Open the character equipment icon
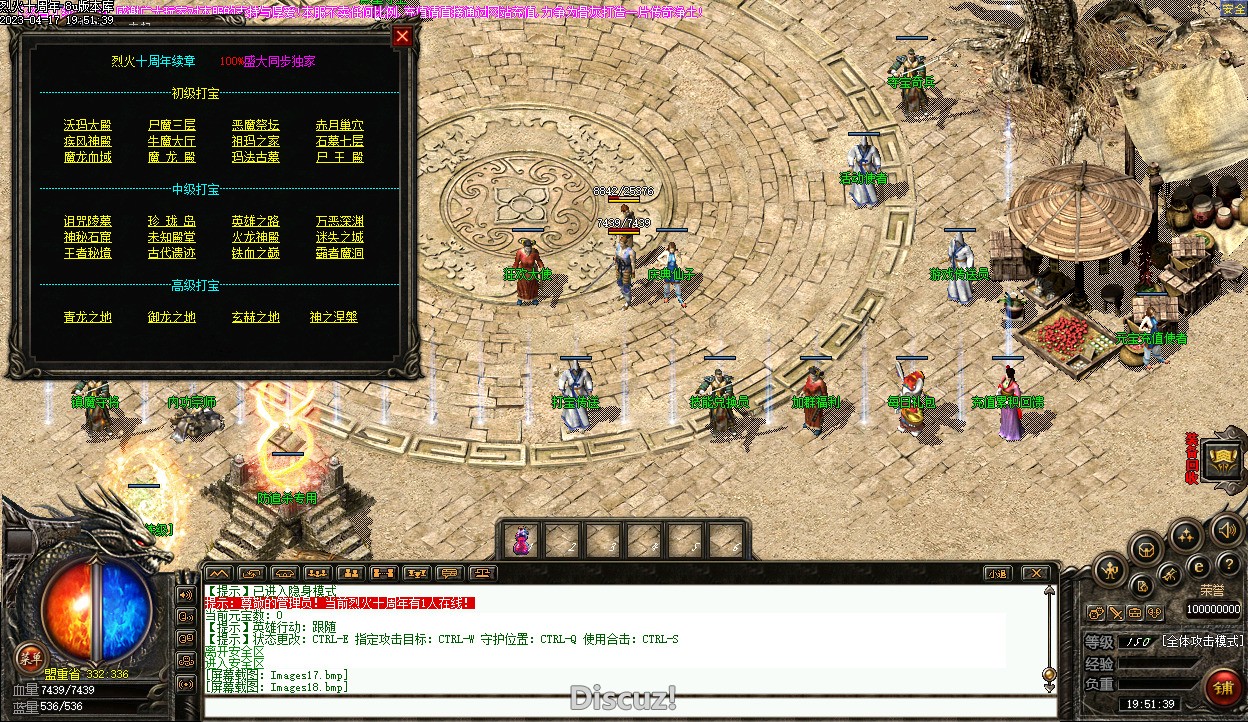Image resolution: width=1248 pixels, height=722 pixels. pyautogui.click(x=1110, y=571)
